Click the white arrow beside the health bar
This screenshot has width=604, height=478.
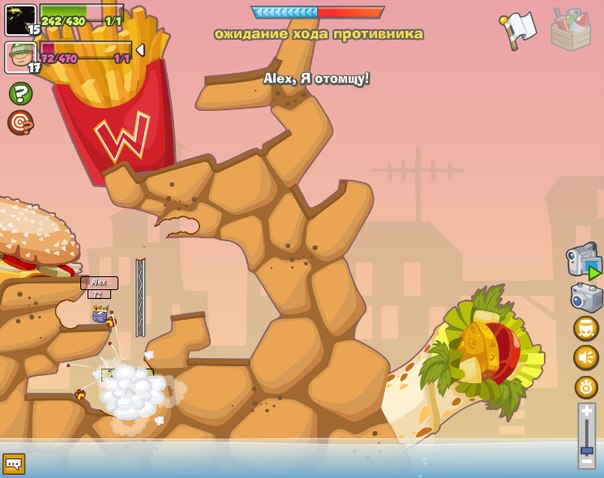pyautogui.click(x=140, y=50)
